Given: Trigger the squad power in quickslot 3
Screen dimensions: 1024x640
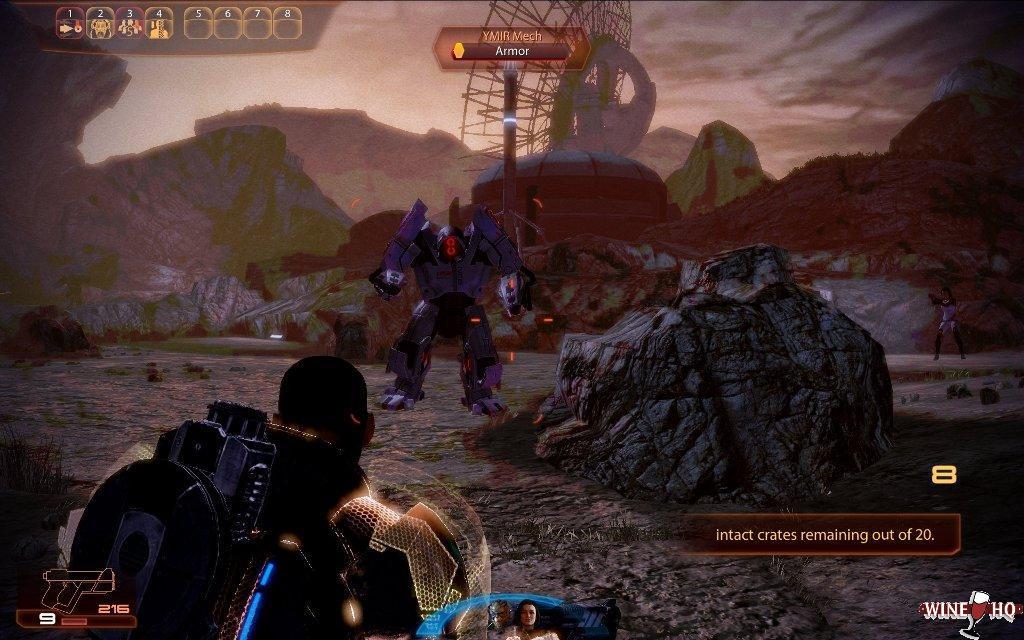Looking at the screenshot, I should (128, 28).
